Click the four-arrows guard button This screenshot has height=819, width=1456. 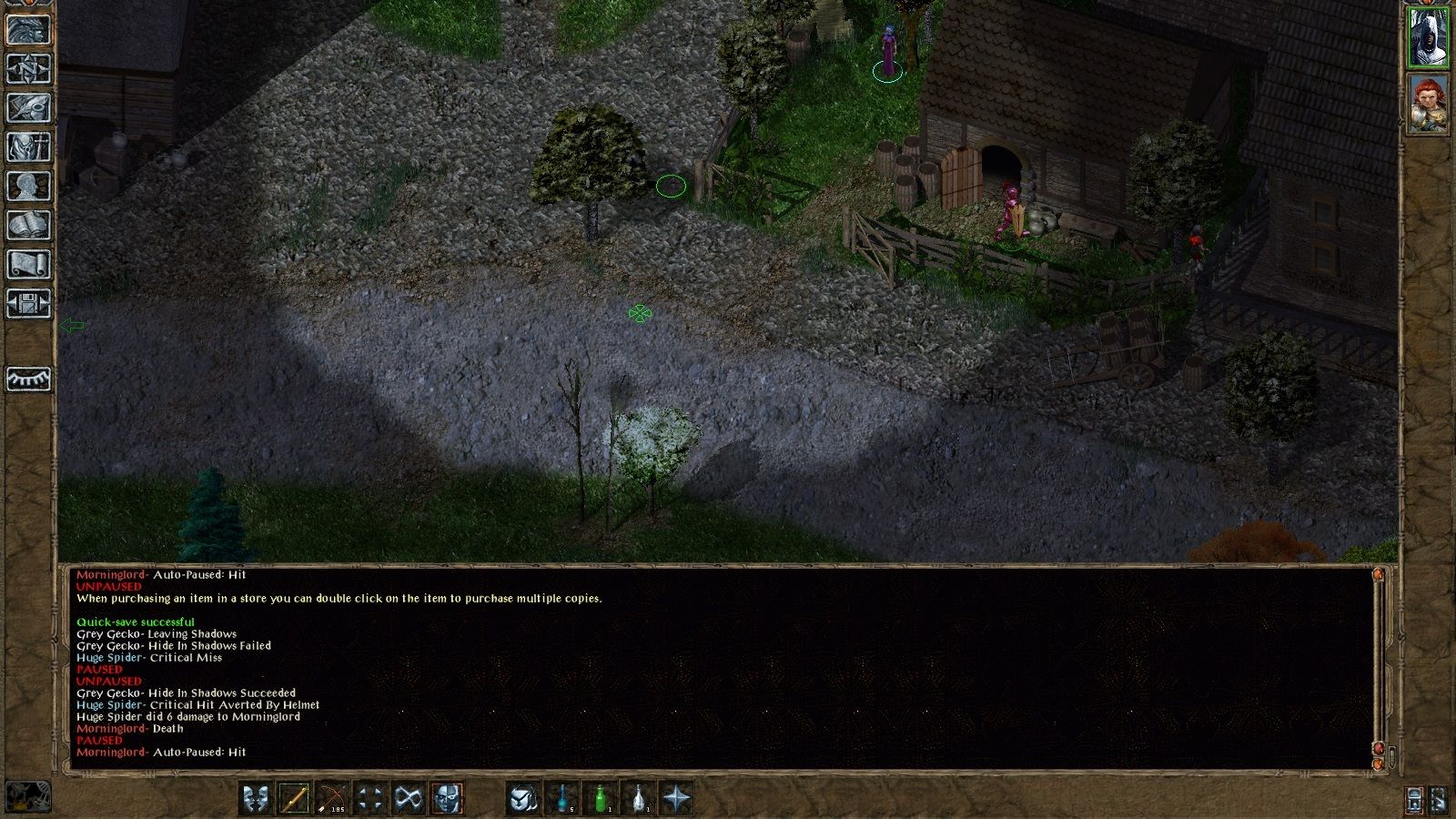tap(370, 799)
